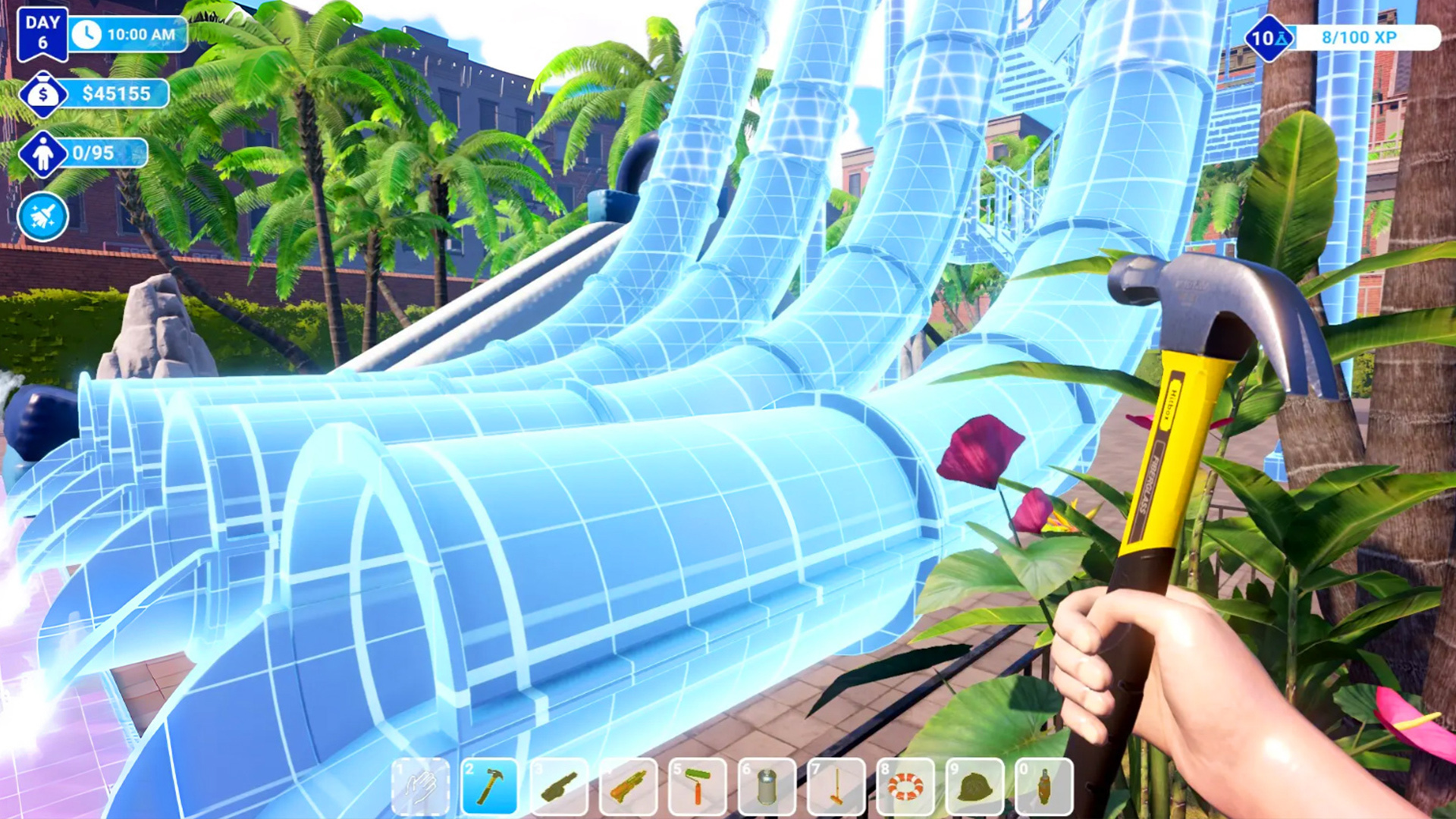The height and width of the screenshot is (819, 1456).
Task: Select the metal spray canister slot
Action: (x=767, y=787)
